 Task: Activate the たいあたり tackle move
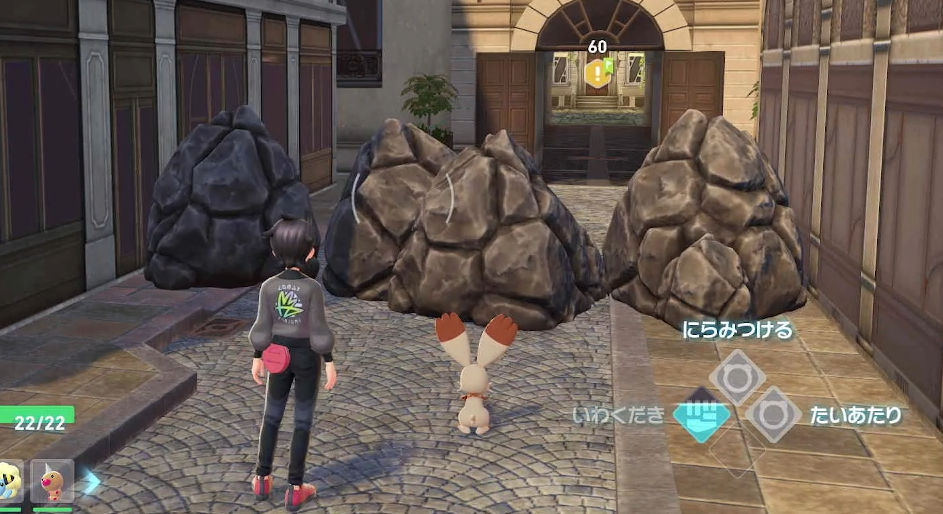[775, 414]
